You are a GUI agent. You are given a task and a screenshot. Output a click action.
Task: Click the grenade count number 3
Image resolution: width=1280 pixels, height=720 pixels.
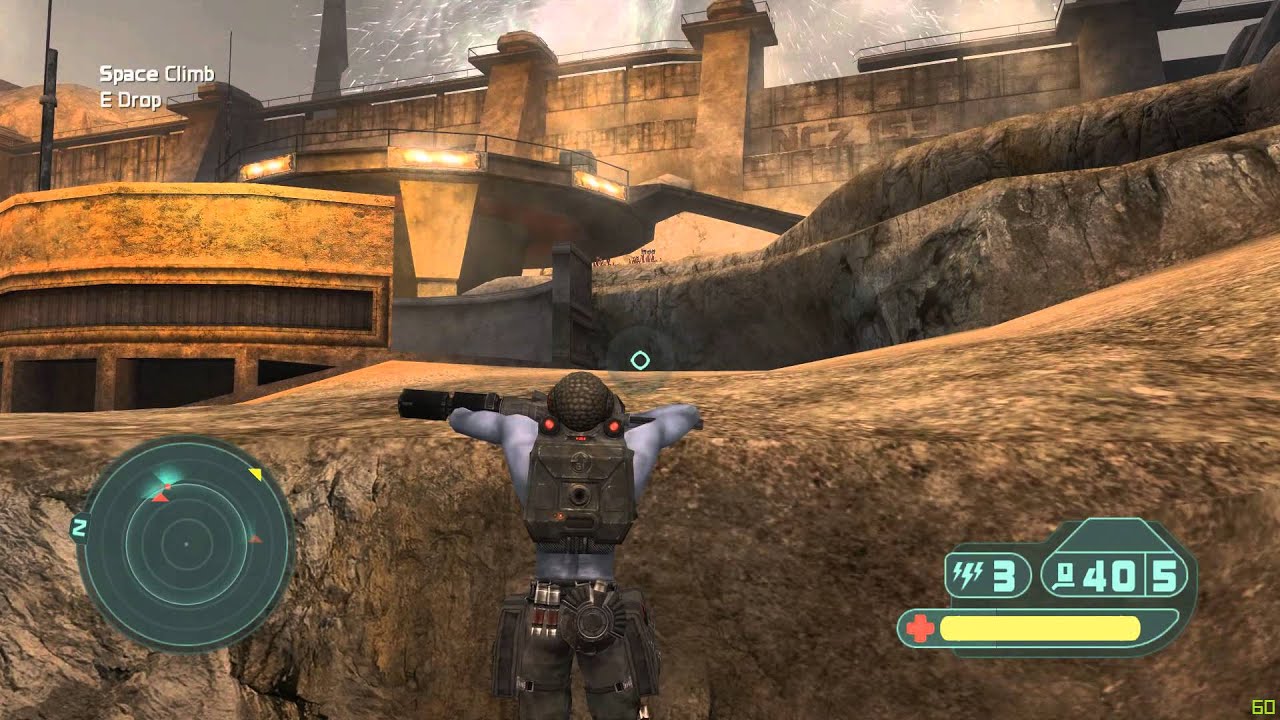[1004, 575]
